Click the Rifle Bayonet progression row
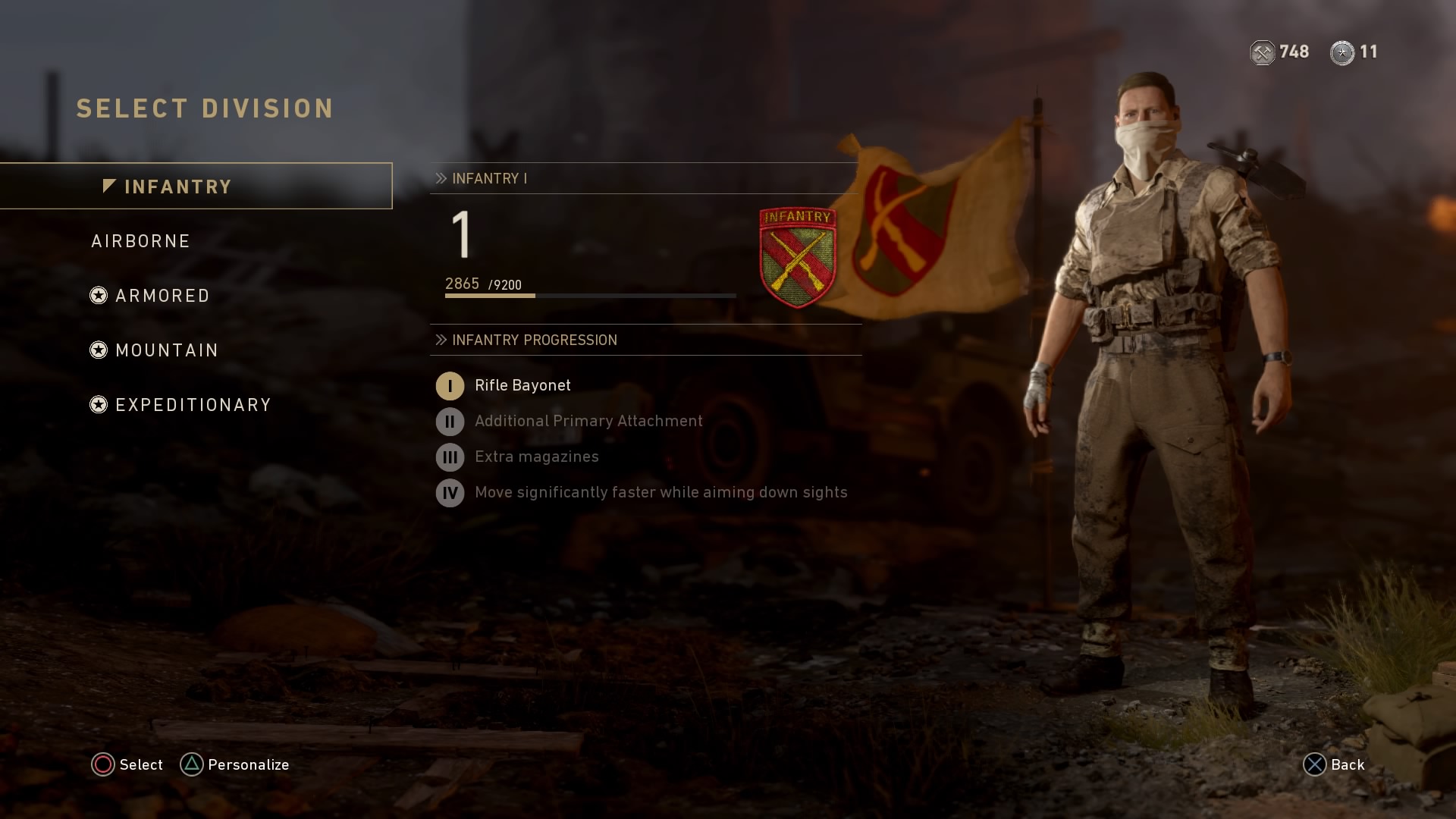This screenshot has height=819, width=1456. (522, 385)
